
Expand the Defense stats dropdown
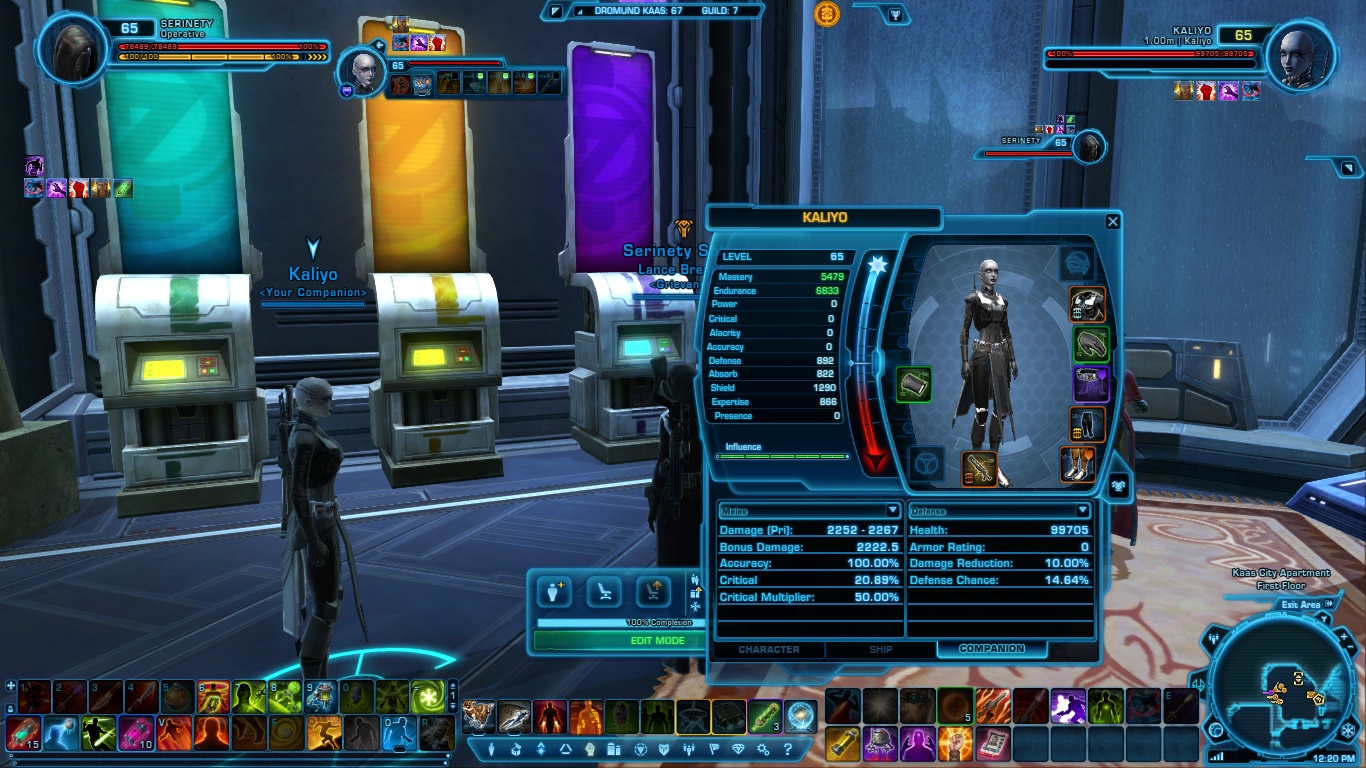point(1082,511)
